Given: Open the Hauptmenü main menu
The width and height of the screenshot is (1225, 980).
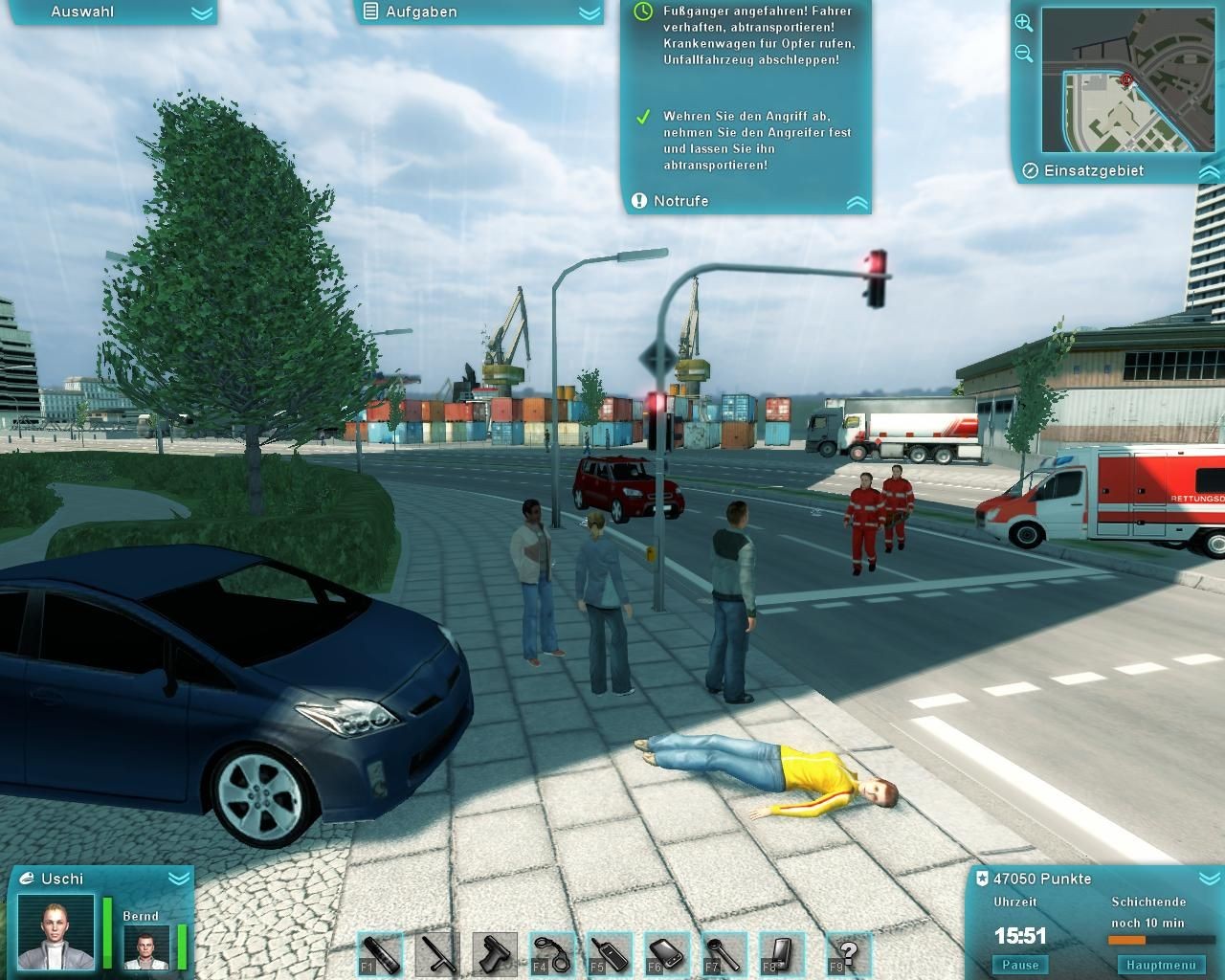Looking at the screenshot, I should tap(1161, 965).
